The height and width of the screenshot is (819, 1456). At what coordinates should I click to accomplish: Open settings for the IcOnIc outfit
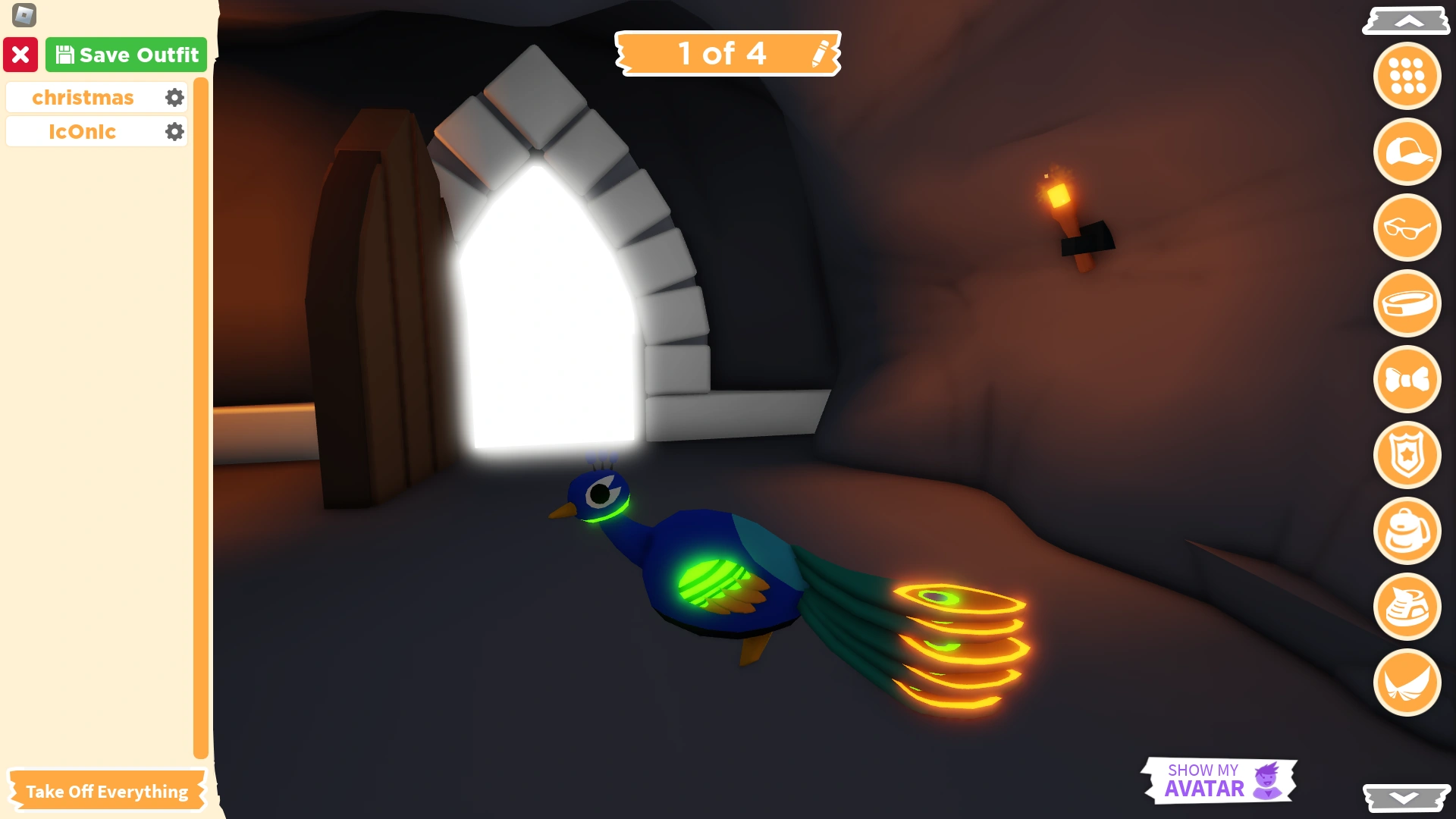tap(174, 131)
